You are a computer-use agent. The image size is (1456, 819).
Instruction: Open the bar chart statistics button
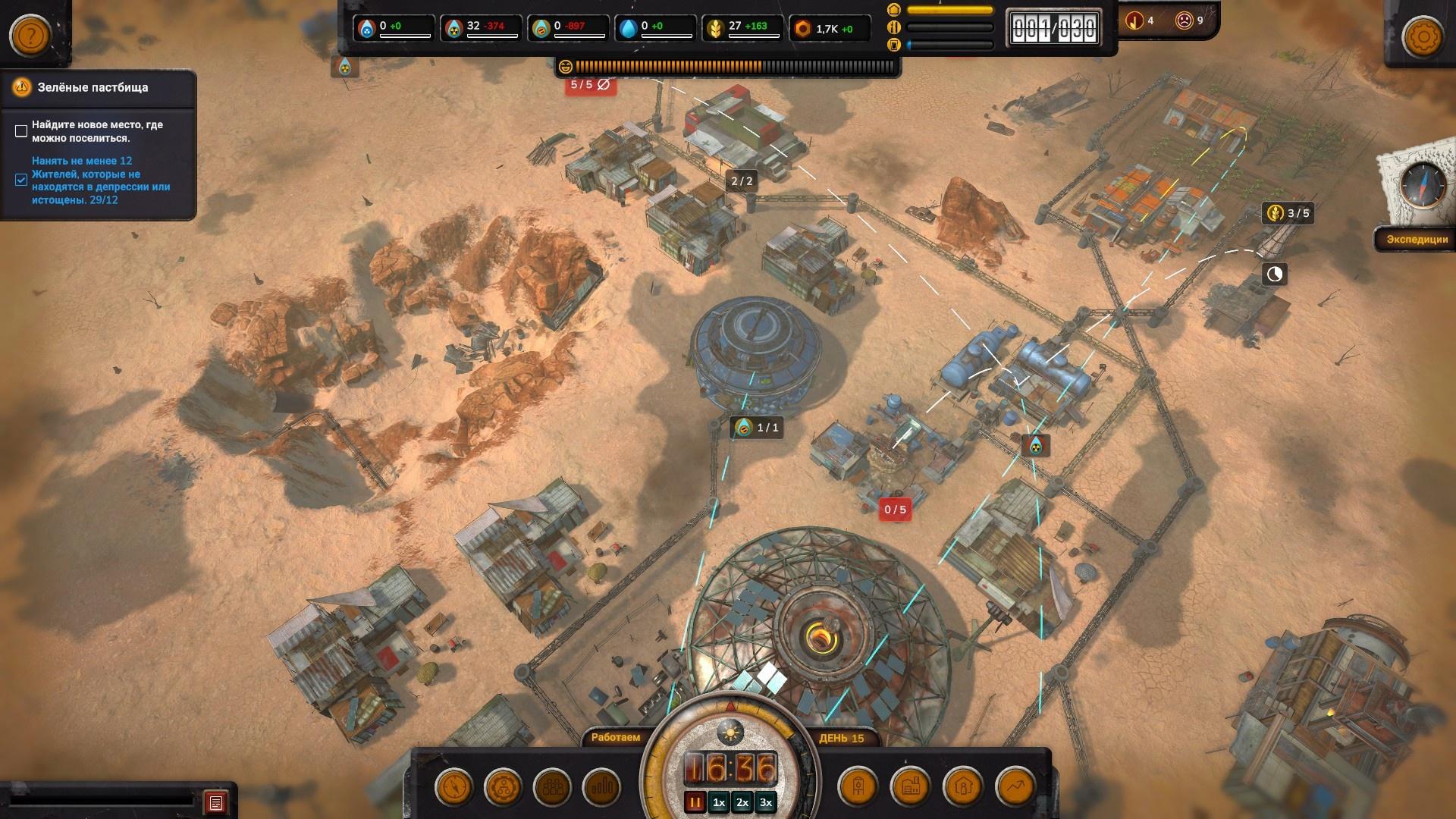[602, 787]
